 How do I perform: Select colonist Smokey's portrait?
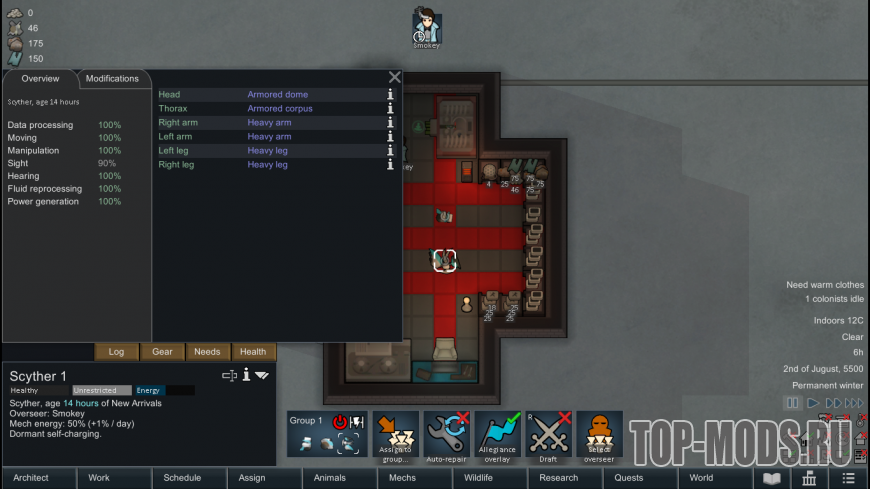pos(427,26)
